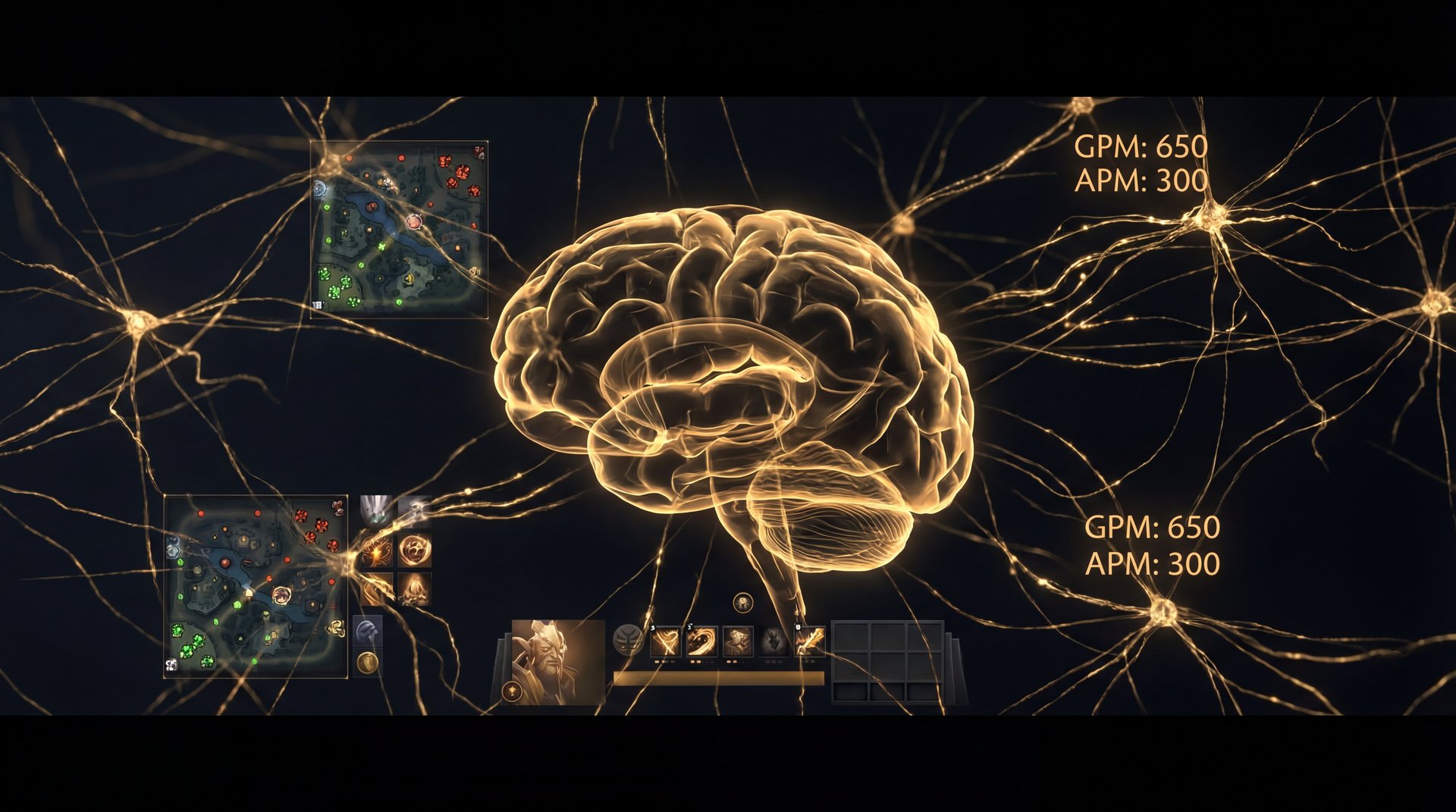The height and width of the screenshot is (812, 1456).
Task: Select the third ability showing a hero figure
Action: pyautogui.click(x=736, y=642)
